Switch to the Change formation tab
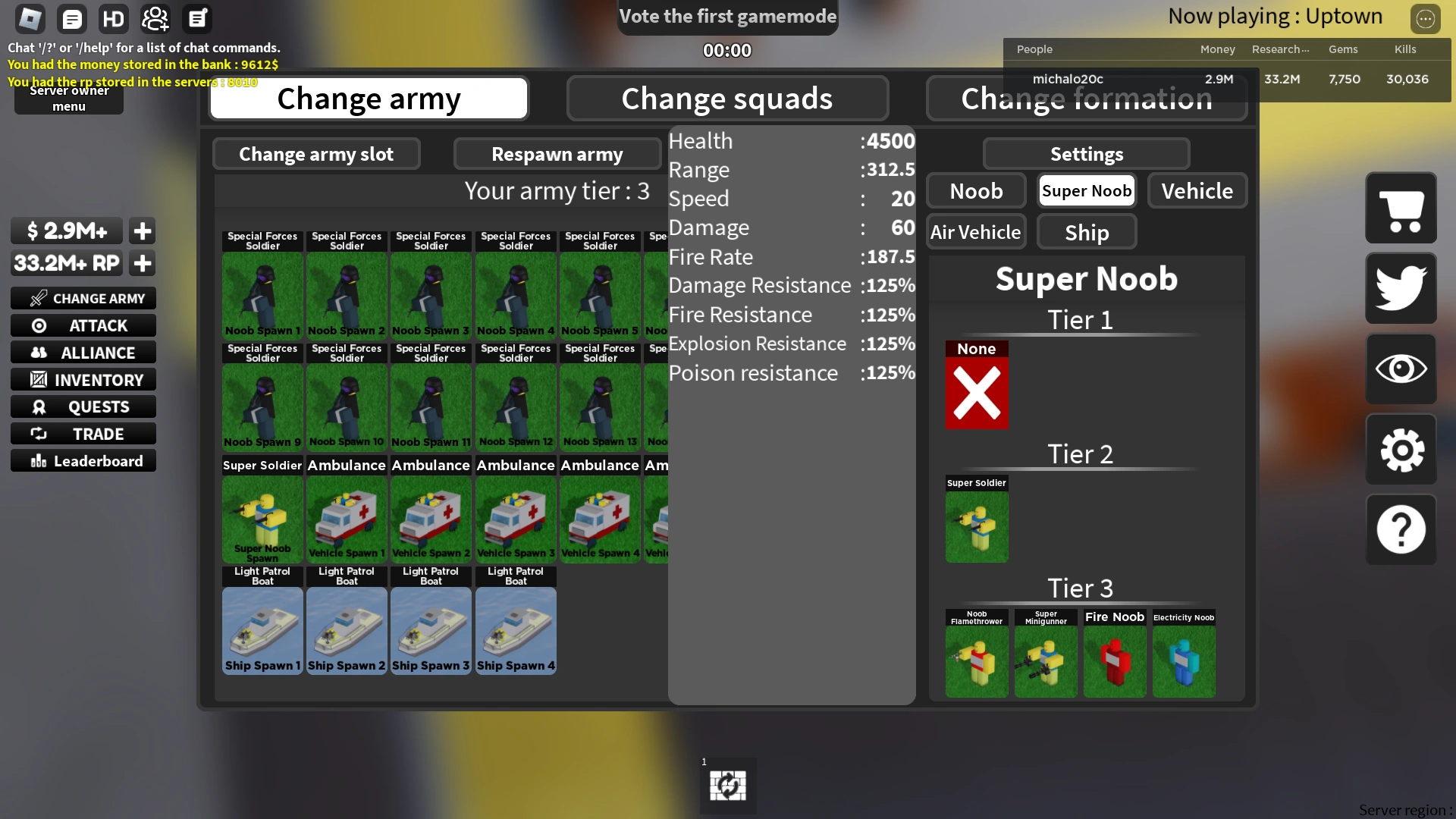This screenshot has width=1456, height=819. click(1086, 98)
